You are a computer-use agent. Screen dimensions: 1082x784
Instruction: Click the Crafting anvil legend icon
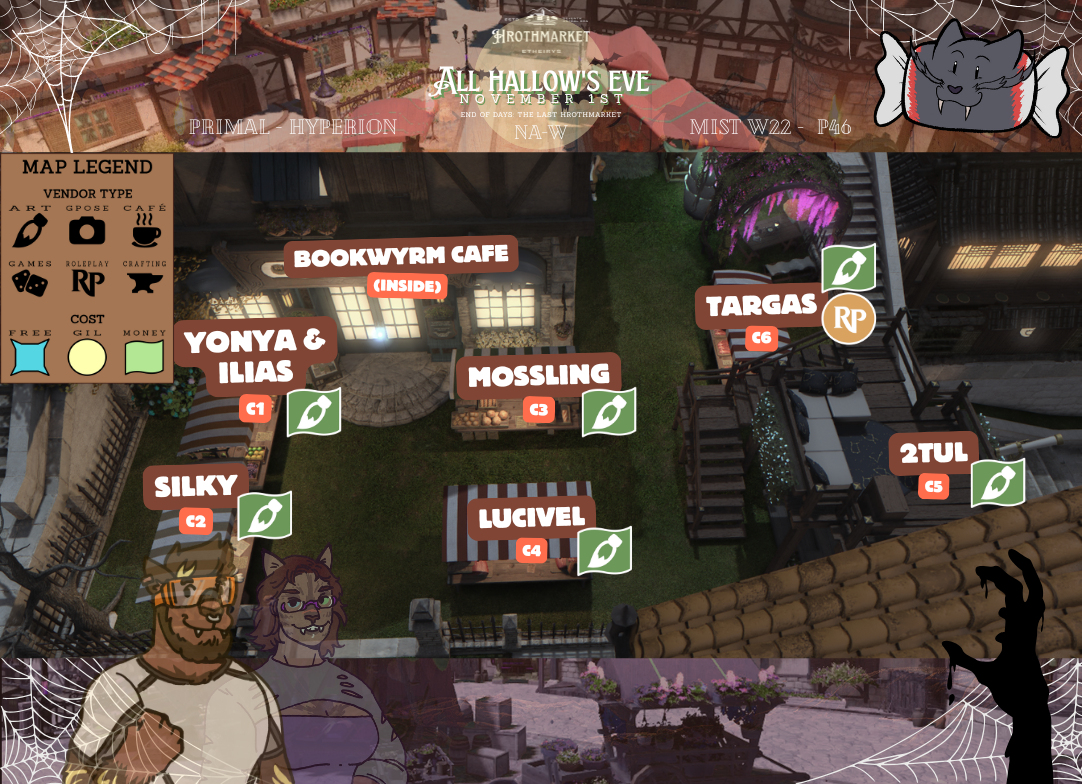[x=145, y=284]
